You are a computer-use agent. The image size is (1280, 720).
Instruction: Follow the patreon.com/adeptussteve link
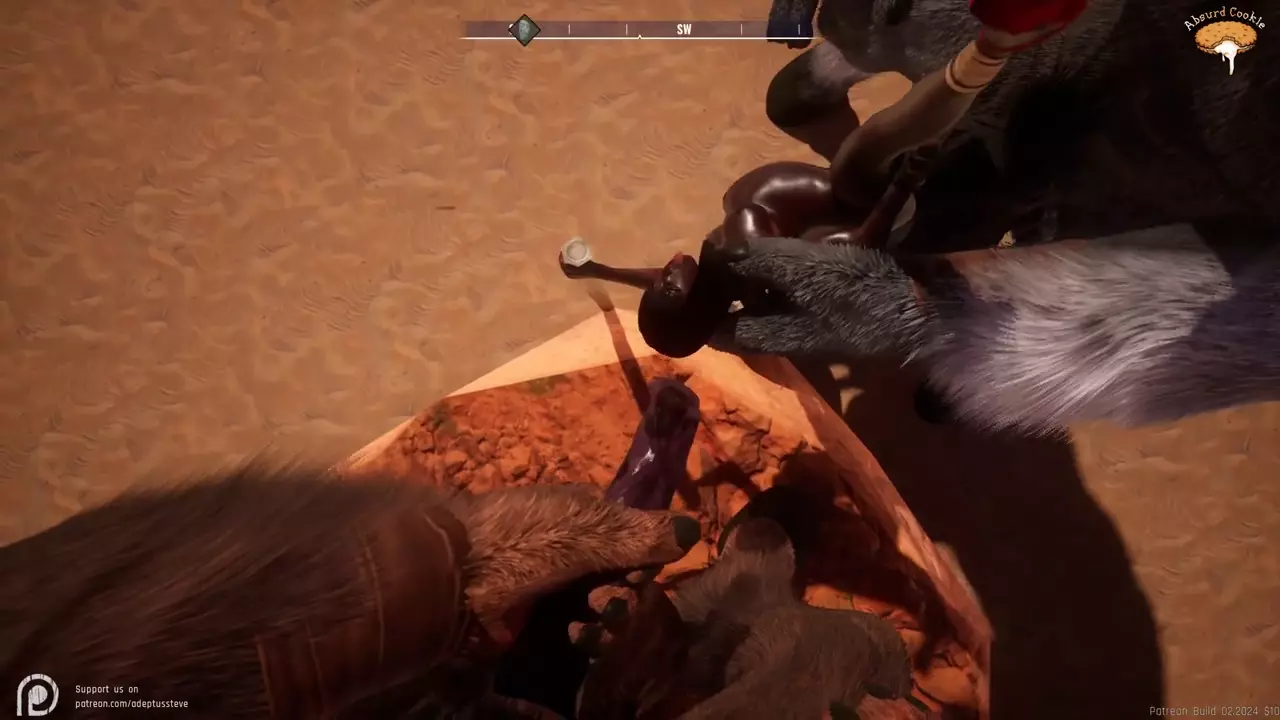131,703
